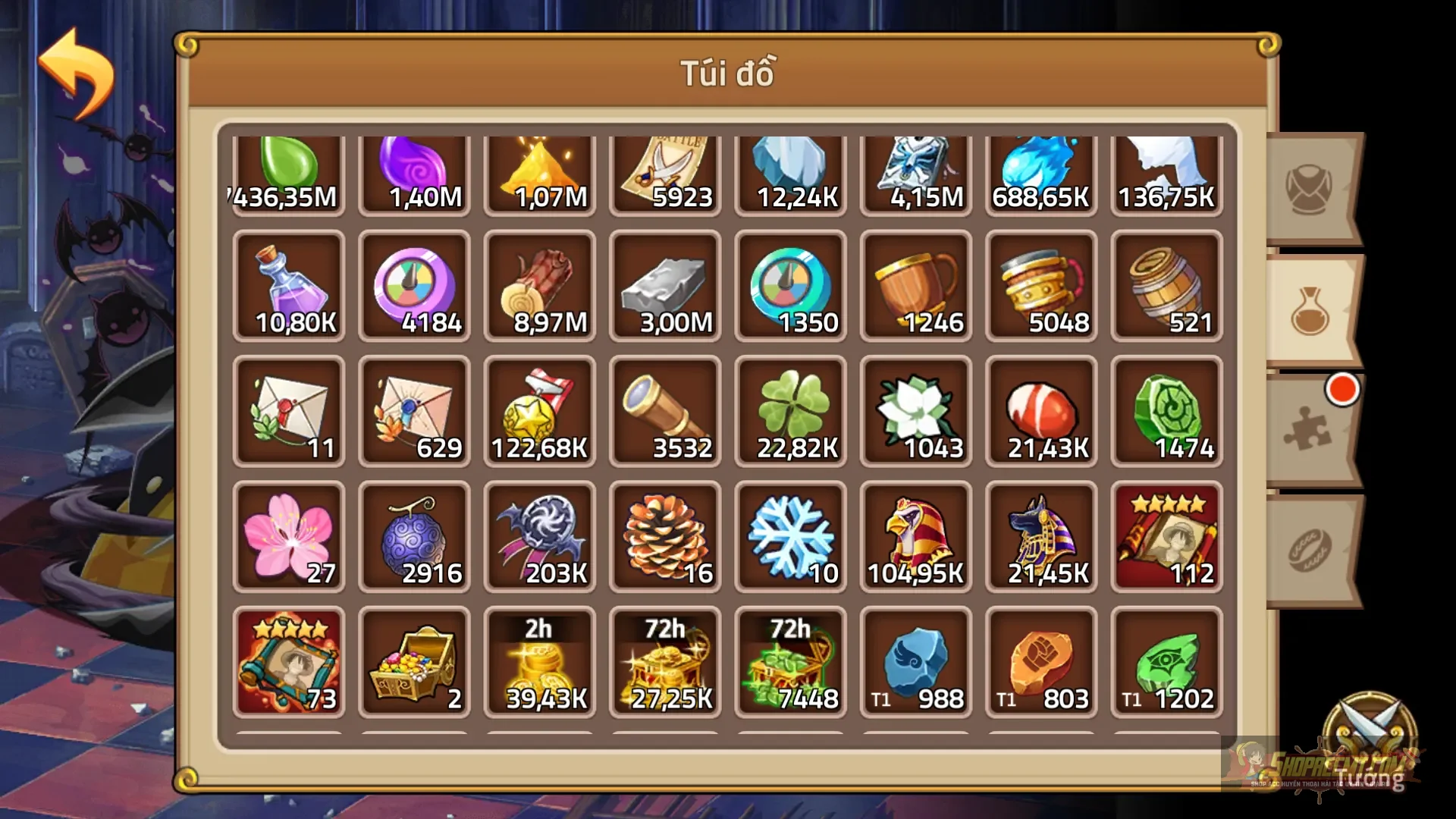The image size is (1456, 819).
Task: Select the four-leaf clover item showing 22,82K
Action: pyautogui.click(x=790, y=412)
